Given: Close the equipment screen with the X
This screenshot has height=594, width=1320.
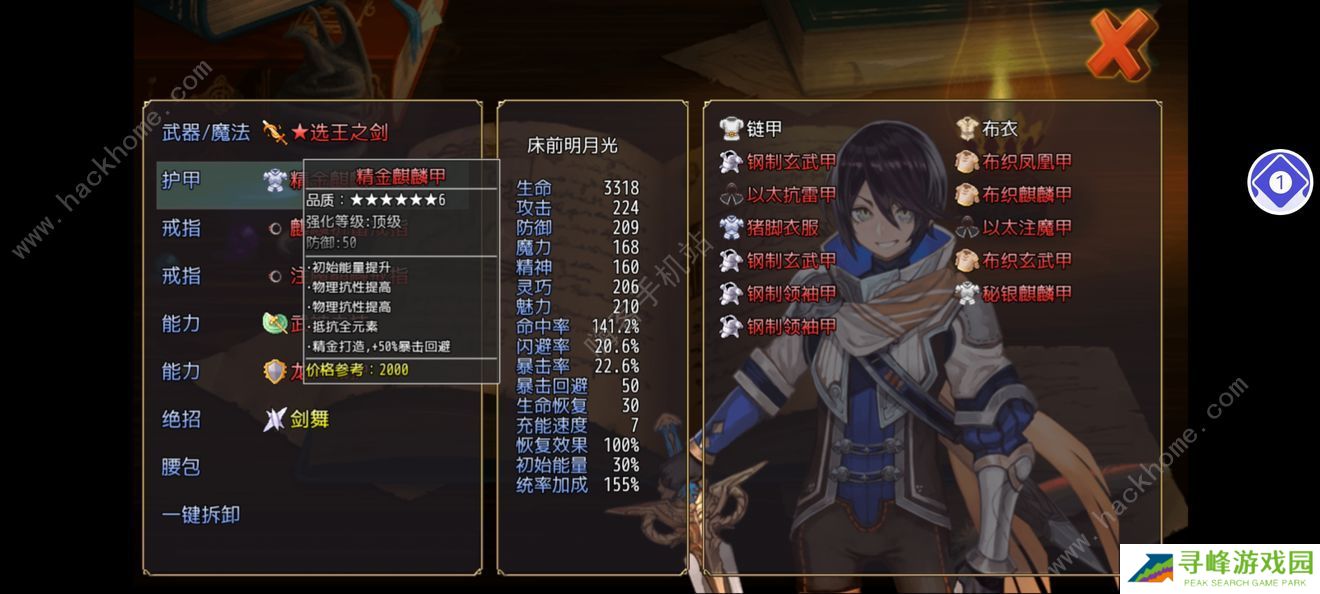Looking at the screenshot, I should click(x=1120, y=43).
